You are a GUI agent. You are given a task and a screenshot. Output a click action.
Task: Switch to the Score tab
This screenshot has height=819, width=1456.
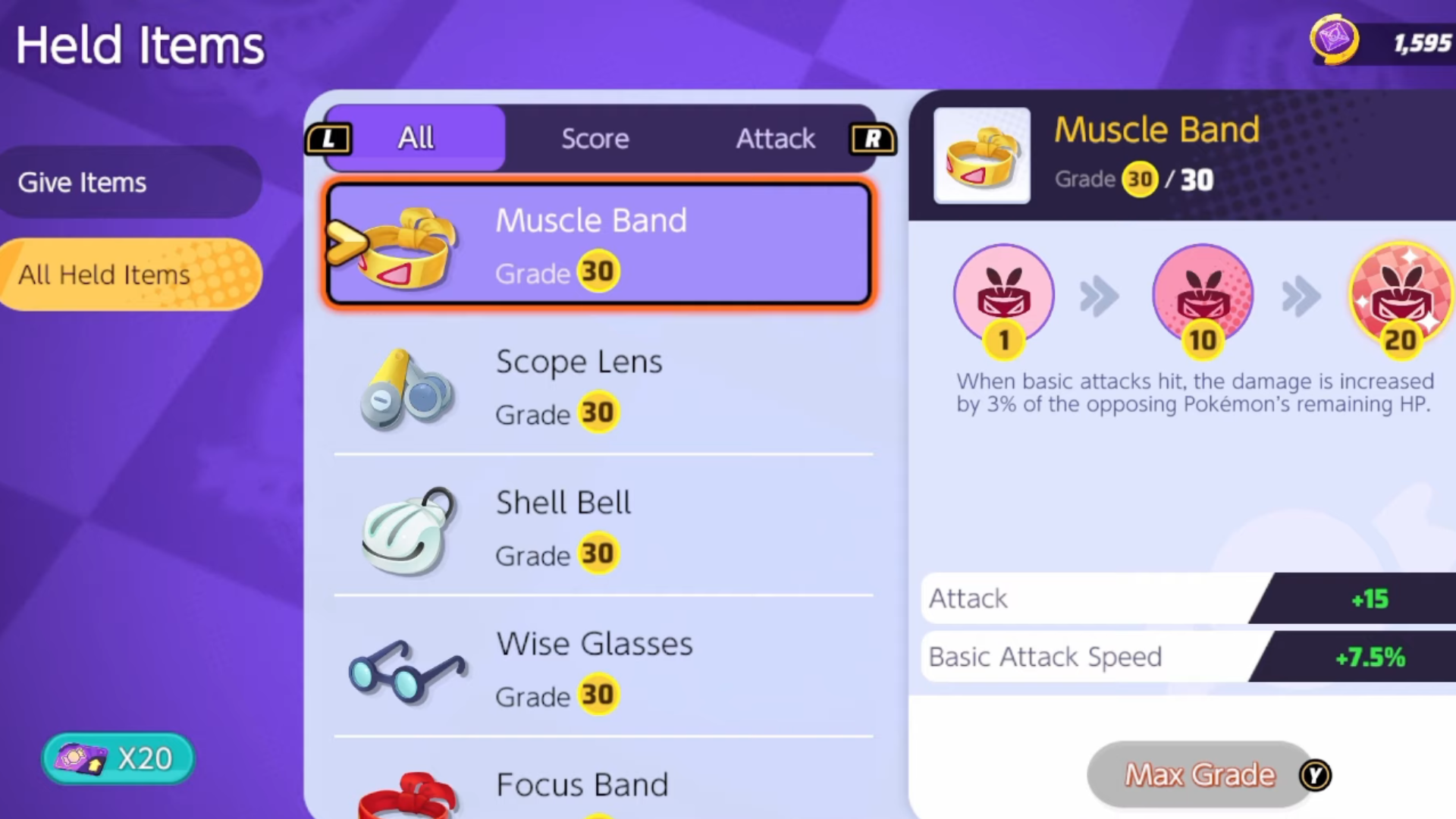click(595, 138)
